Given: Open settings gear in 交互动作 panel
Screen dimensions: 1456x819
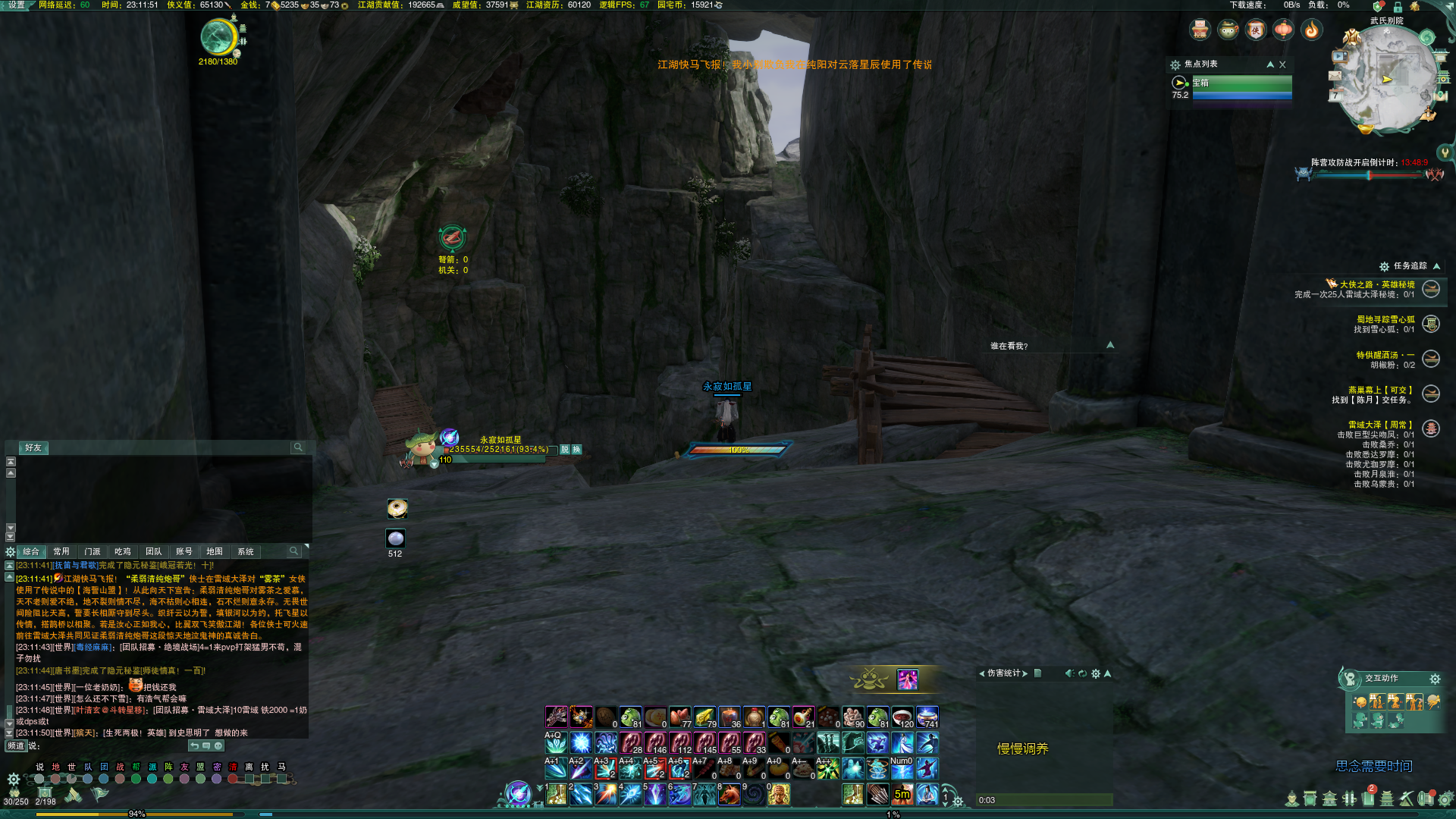Looking at the screenshot, I should [x=1434, y=679].
